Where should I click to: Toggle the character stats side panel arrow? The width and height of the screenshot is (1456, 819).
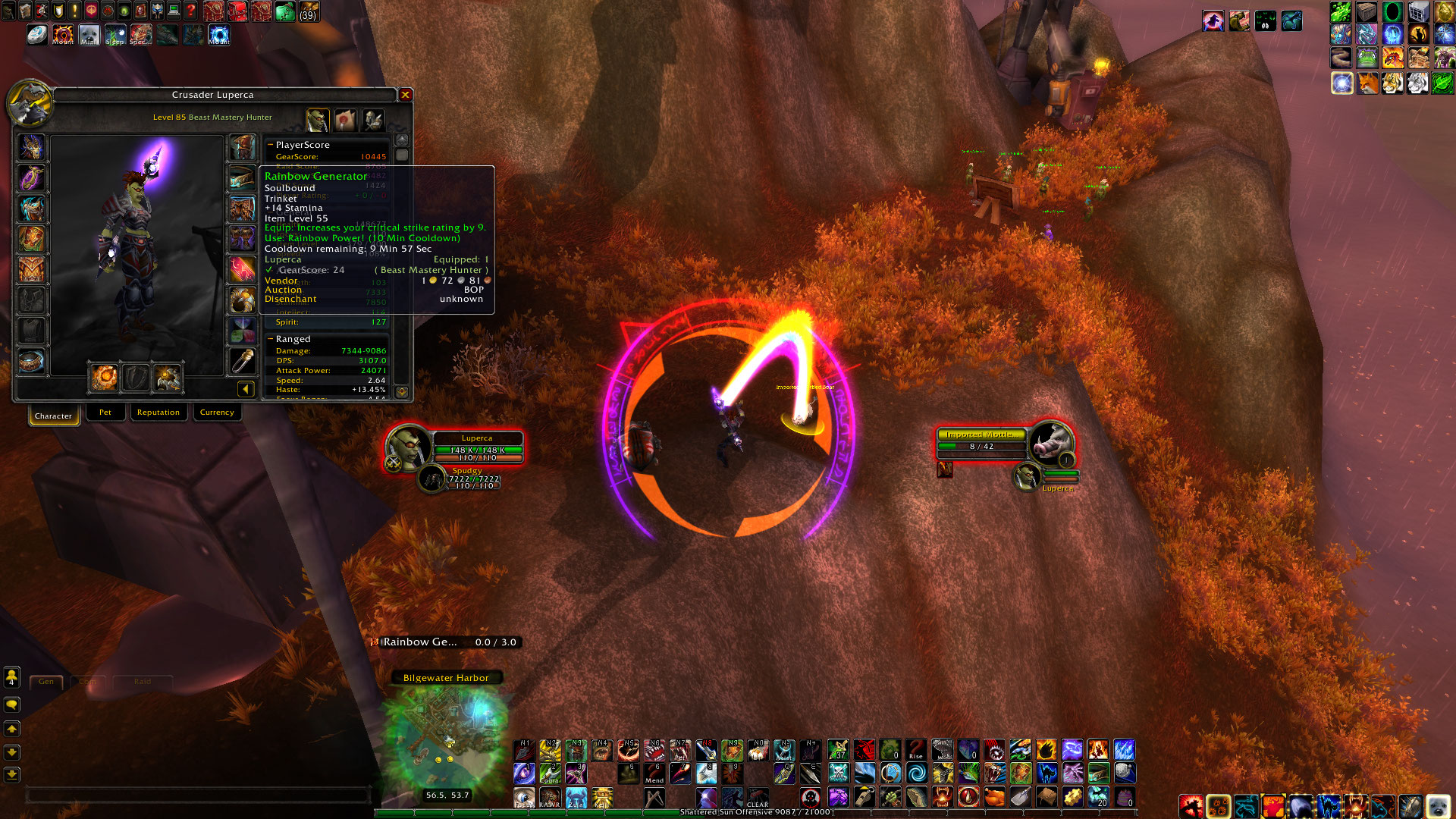pos(244,388)
